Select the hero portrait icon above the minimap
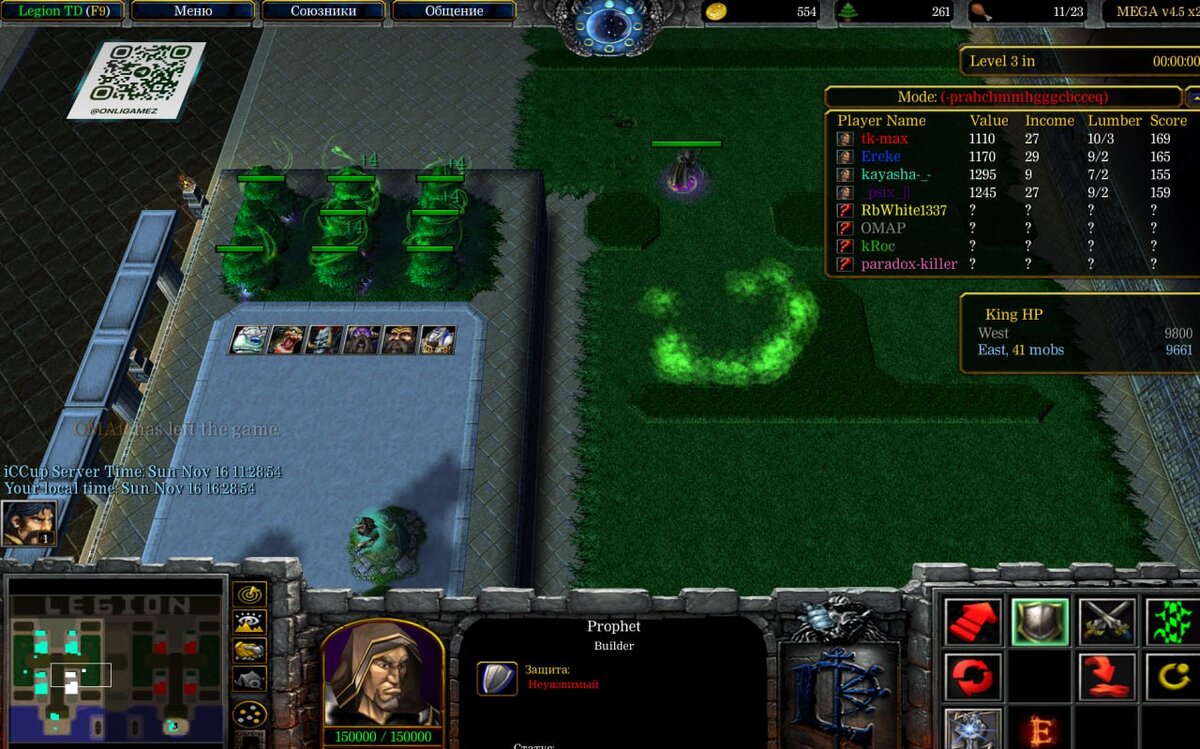1200x749 pixels. tap(29, 523)
